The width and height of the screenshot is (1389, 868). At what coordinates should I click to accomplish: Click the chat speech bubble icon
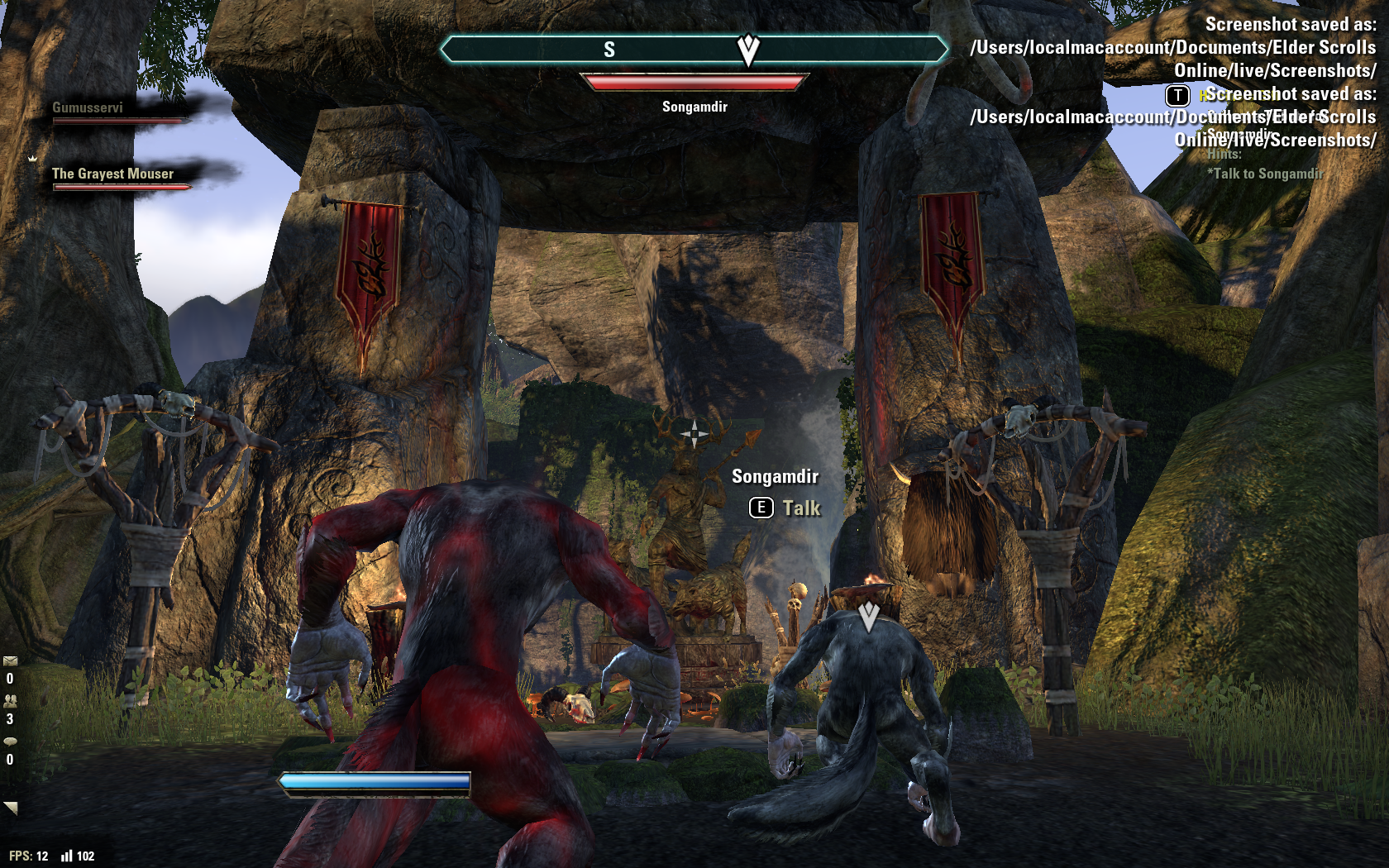tap(10, 742)
